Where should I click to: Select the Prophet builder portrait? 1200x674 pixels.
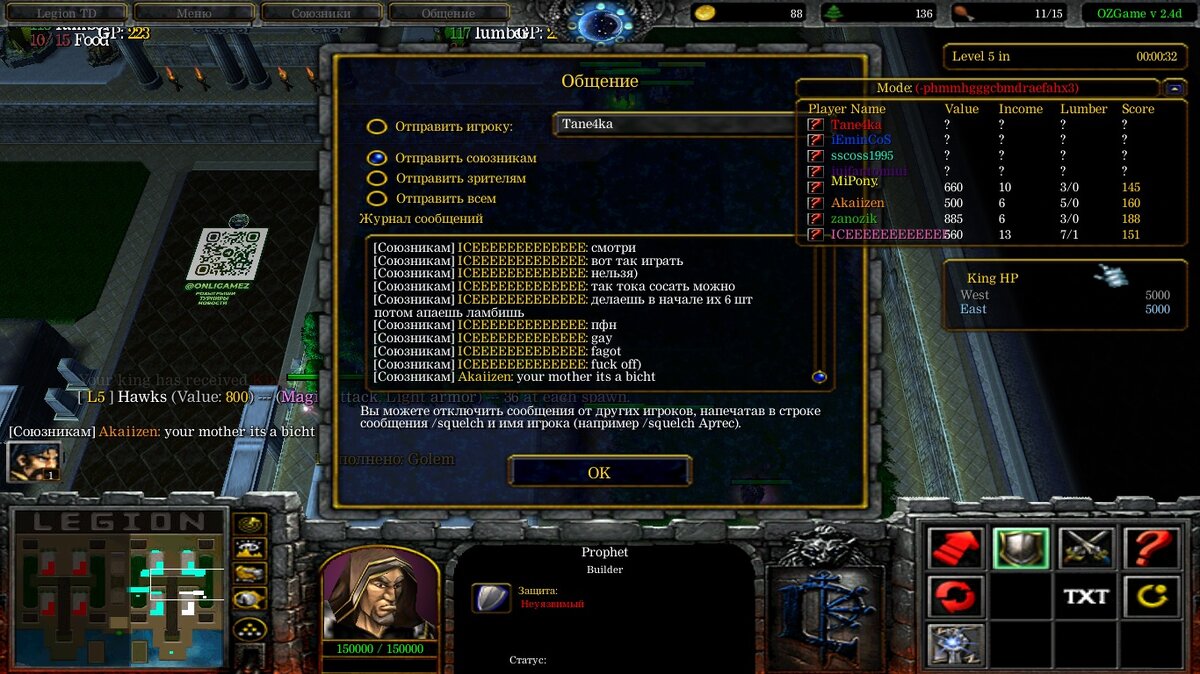(379, 594)
